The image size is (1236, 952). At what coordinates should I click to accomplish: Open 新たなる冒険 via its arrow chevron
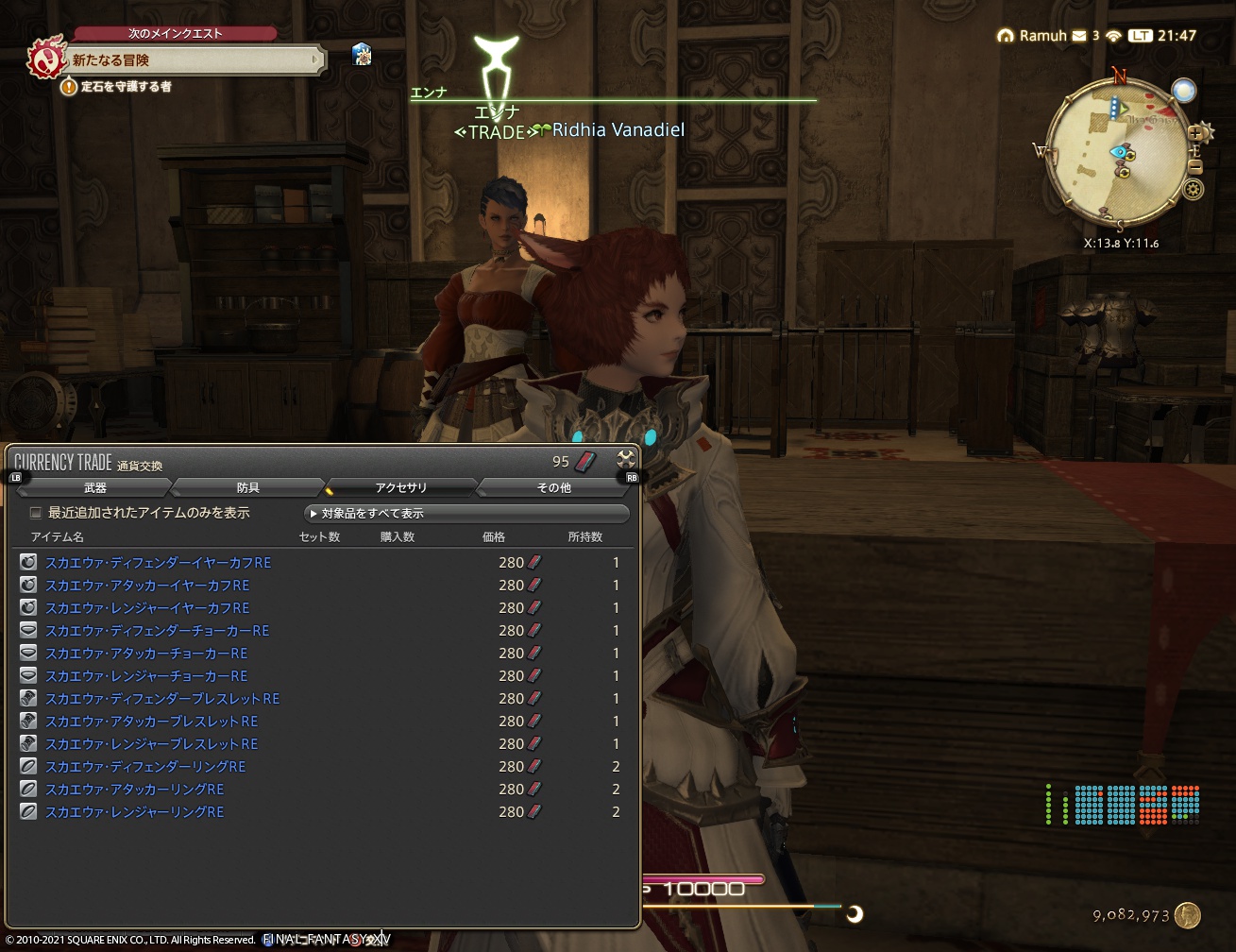(x=315, y=59)
